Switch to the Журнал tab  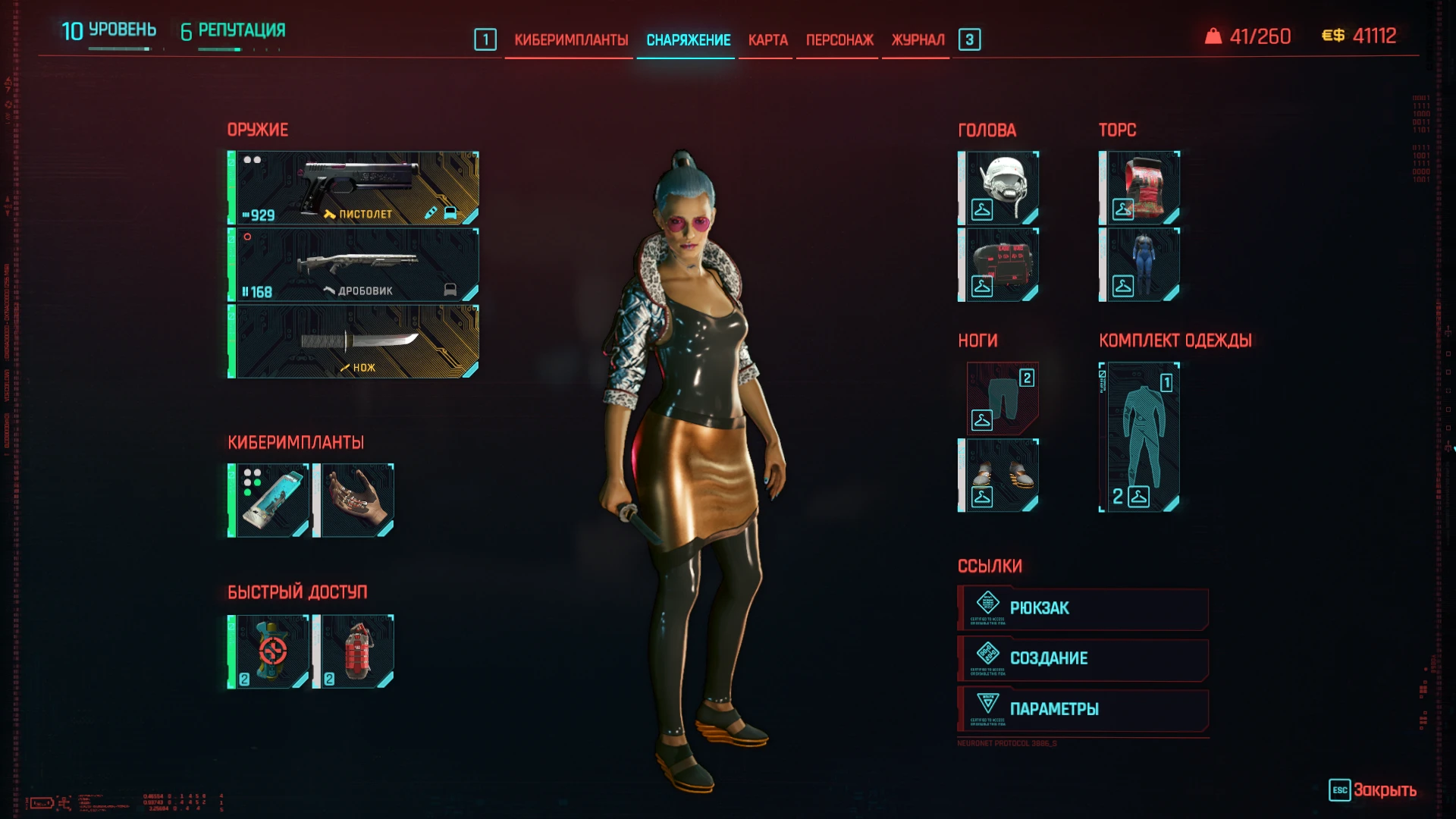tap(917, 39)
